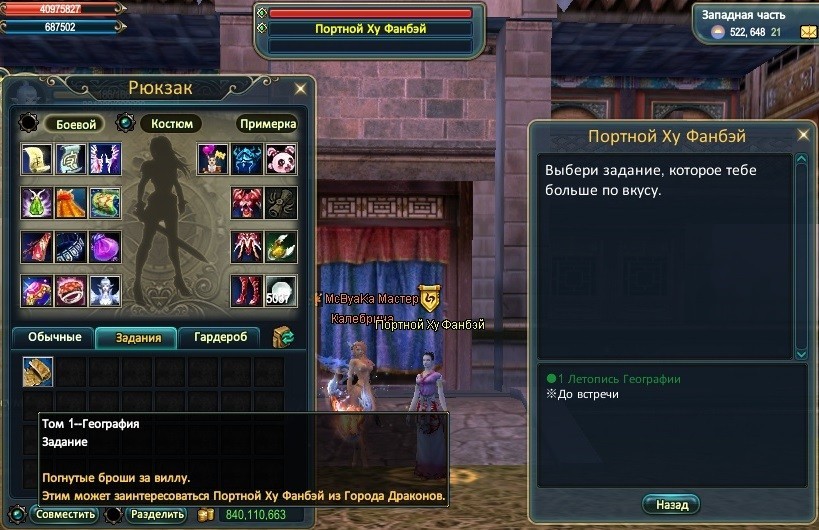This screenshot has height=530, width=819.
Task: Click the sort inventory icon beside Гардероб
Action: click(283, 337)
